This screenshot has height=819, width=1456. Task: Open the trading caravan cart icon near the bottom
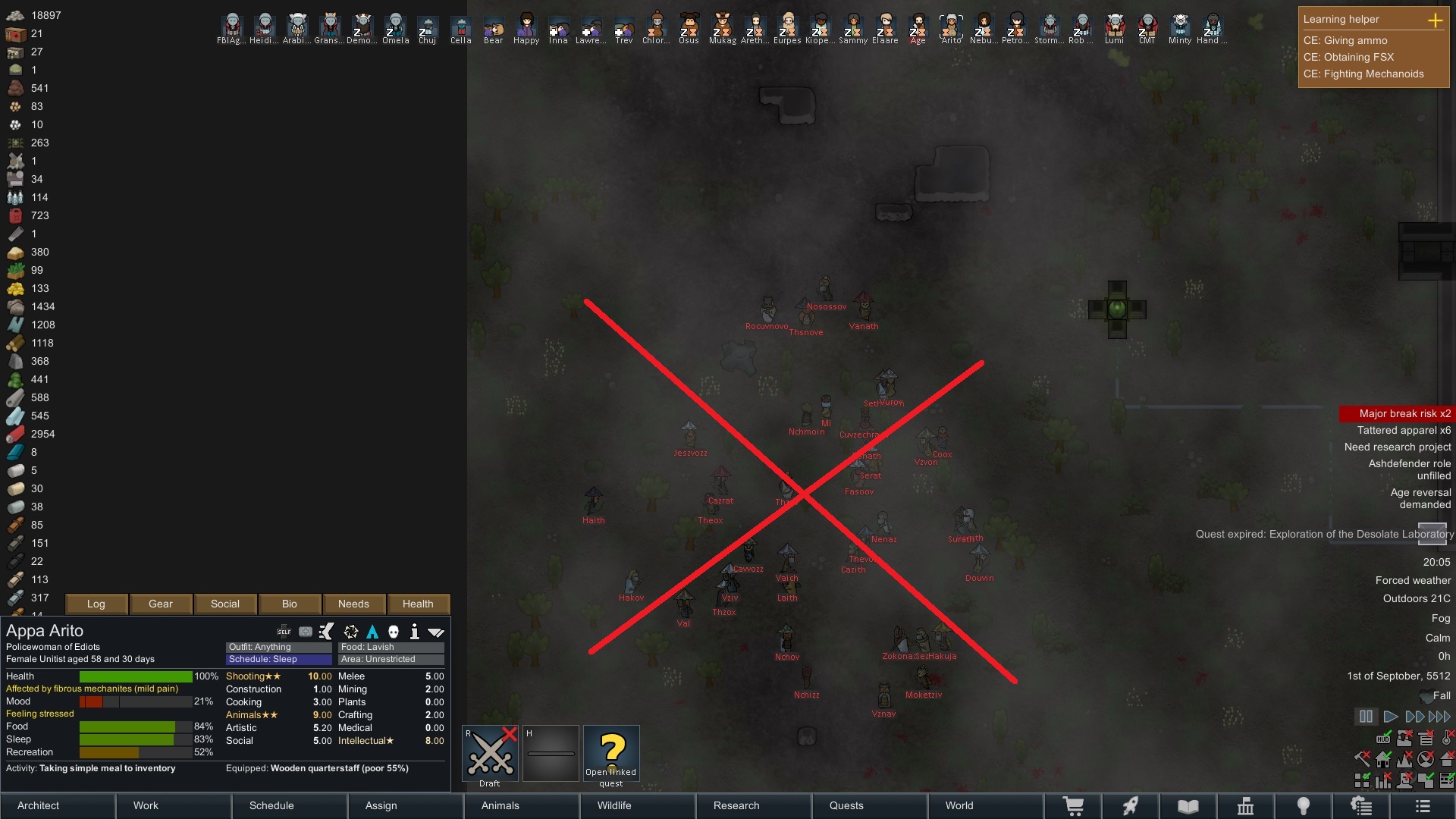tap(1075, 805)
